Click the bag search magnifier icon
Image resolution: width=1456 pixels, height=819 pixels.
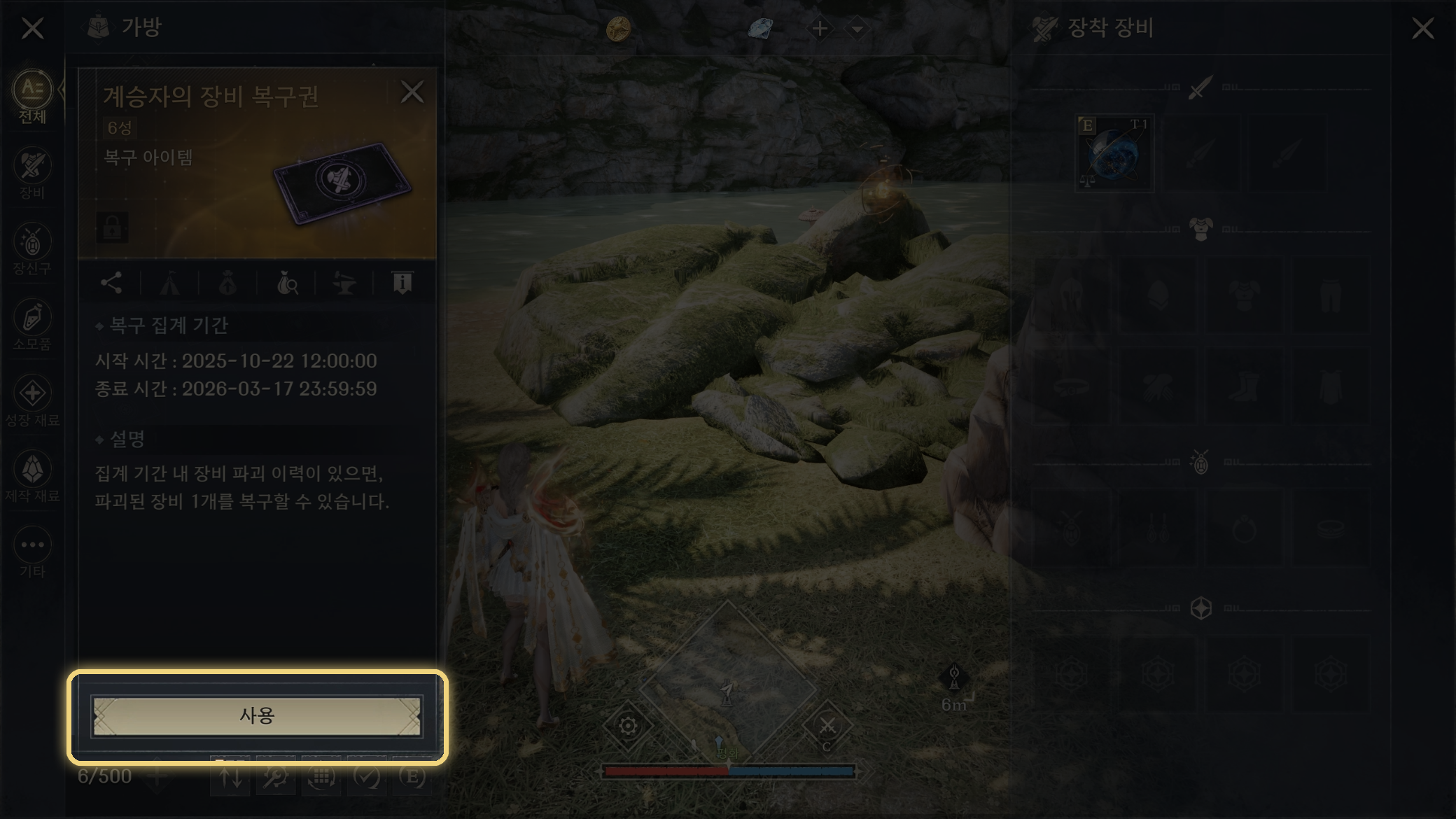coord(287,283)
